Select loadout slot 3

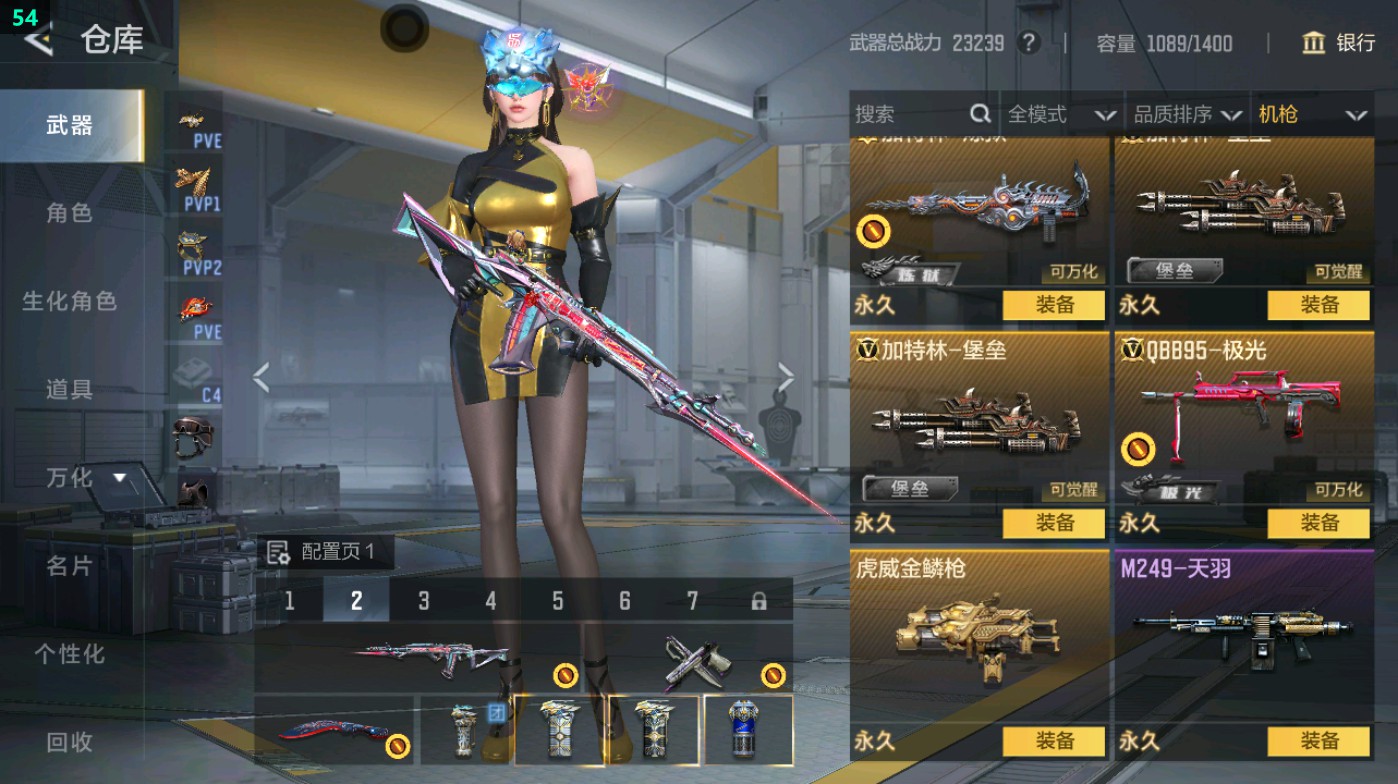[424, 601]
